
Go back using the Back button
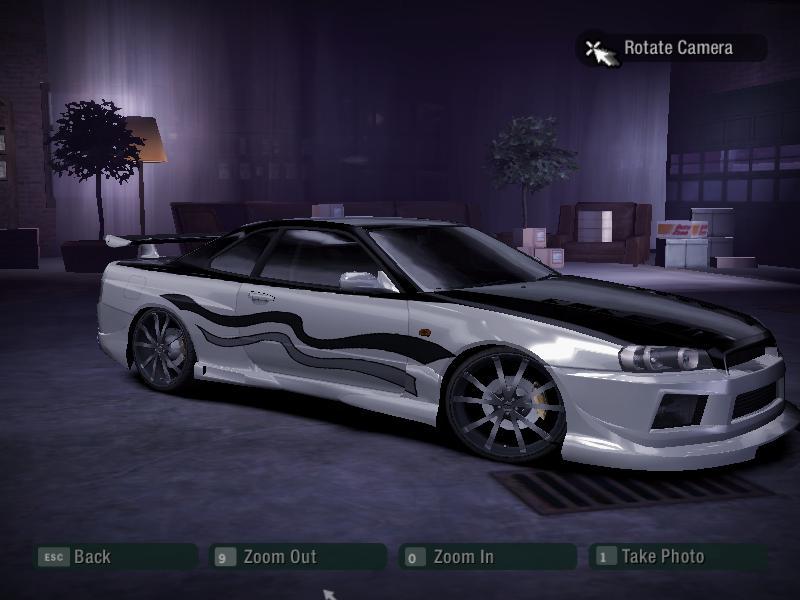pos(91,557)
